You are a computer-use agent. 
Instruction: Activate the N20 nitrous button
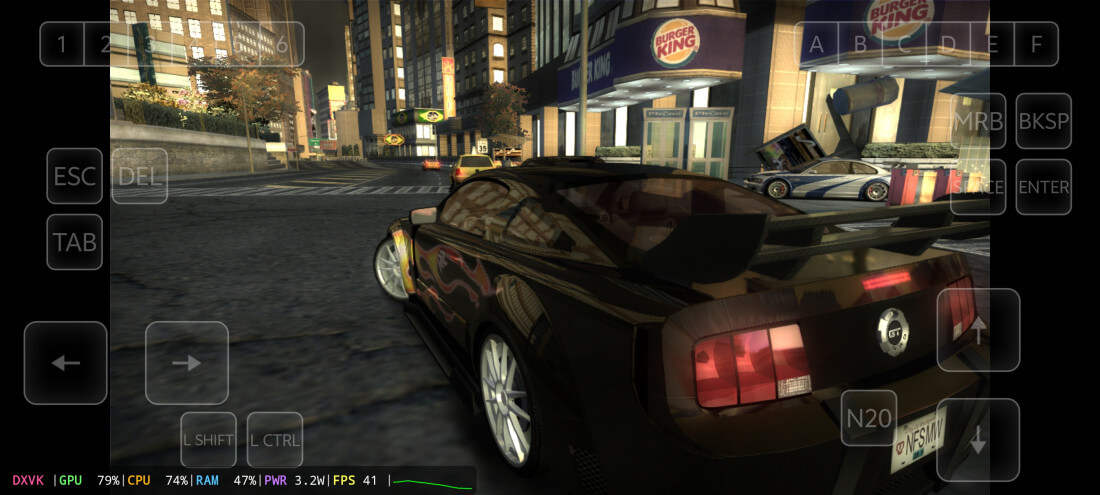[868, 418]
